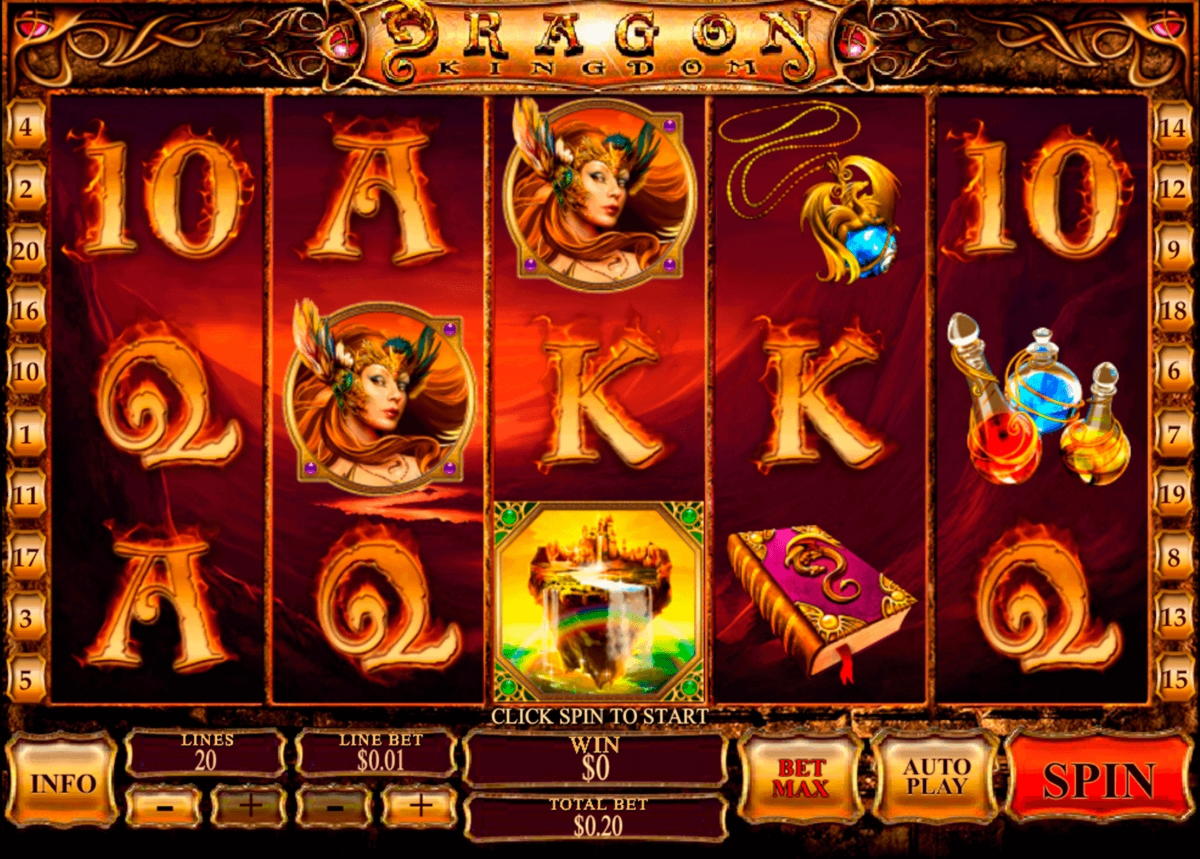Viewport: 1200px width, 859px height.
Task: Increase the number of lines
Action: (x=248, y=803)
